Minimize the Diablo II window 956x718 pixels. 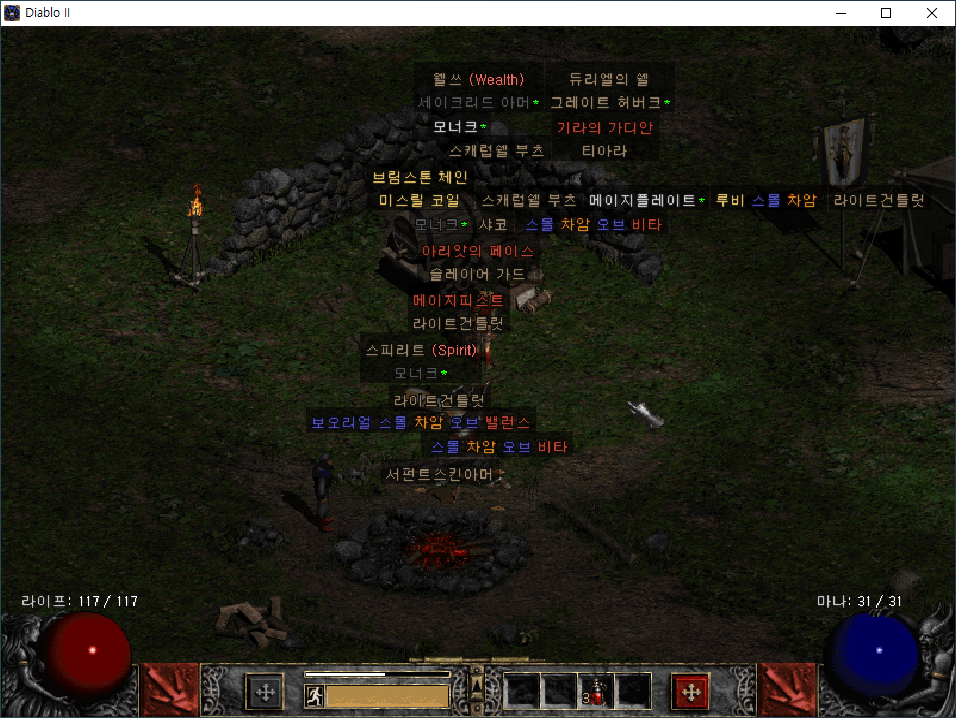[x=840, y=13]
